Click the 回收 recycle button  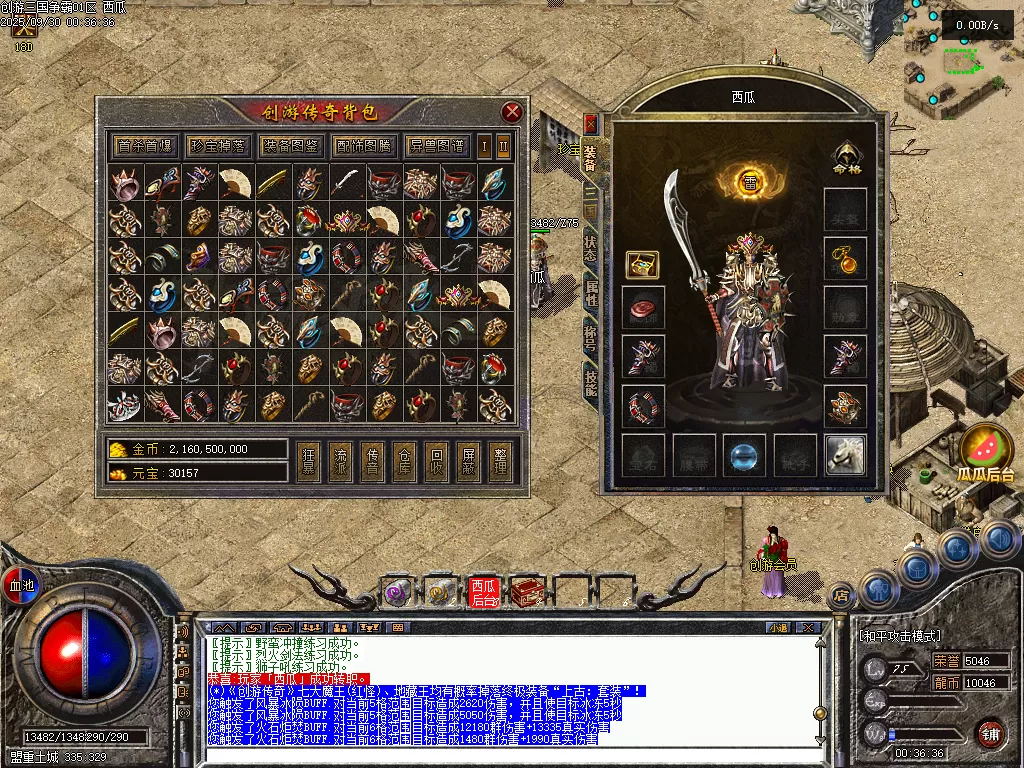(435, 461)
